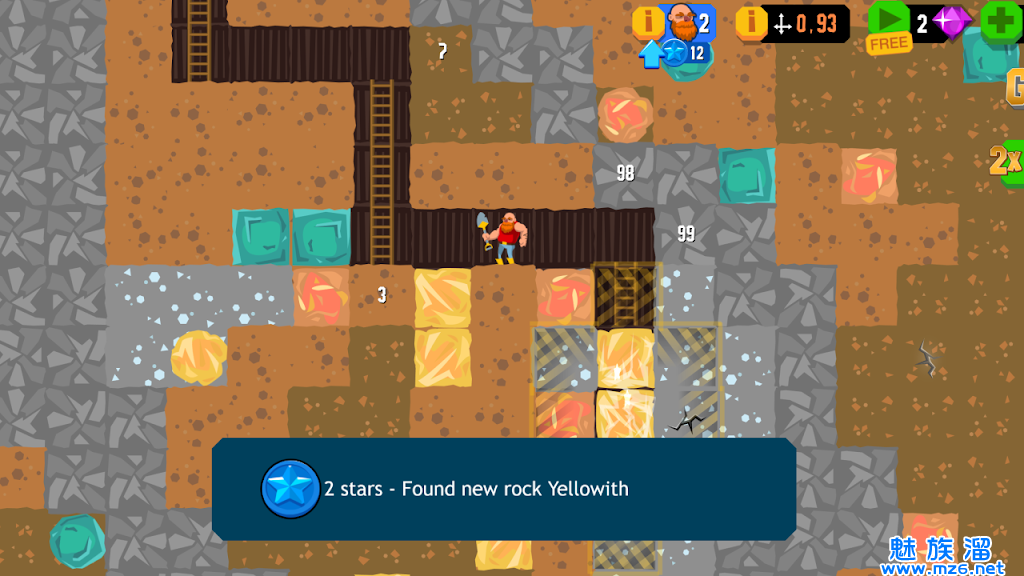Viewport: 1024px width, 576px height.
Task: Dismiss the Yellowith star notification banner
Action: tap(503, 489)
